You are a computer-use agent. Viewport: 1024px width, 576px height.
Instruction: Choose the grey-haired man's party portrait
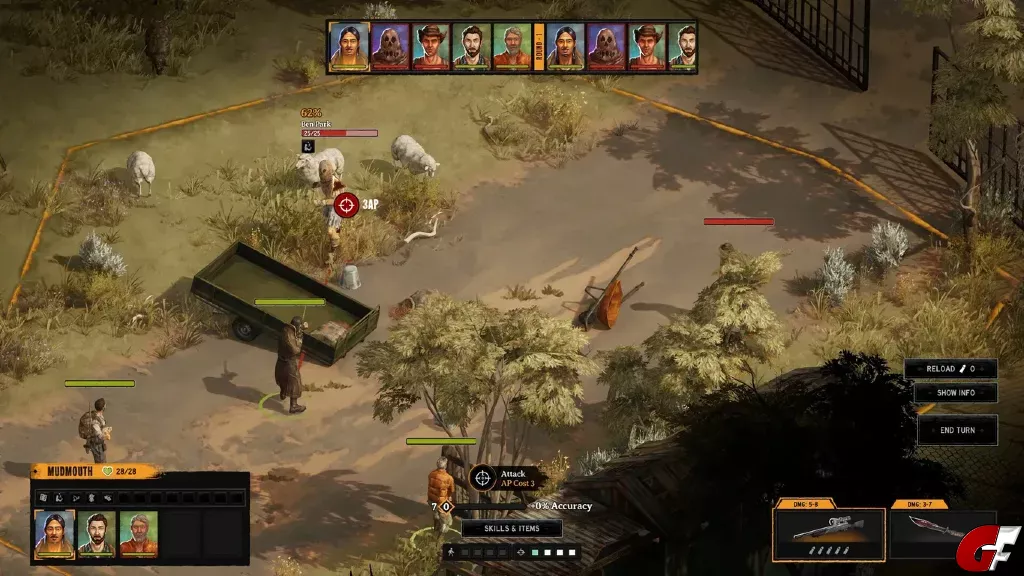139,533
